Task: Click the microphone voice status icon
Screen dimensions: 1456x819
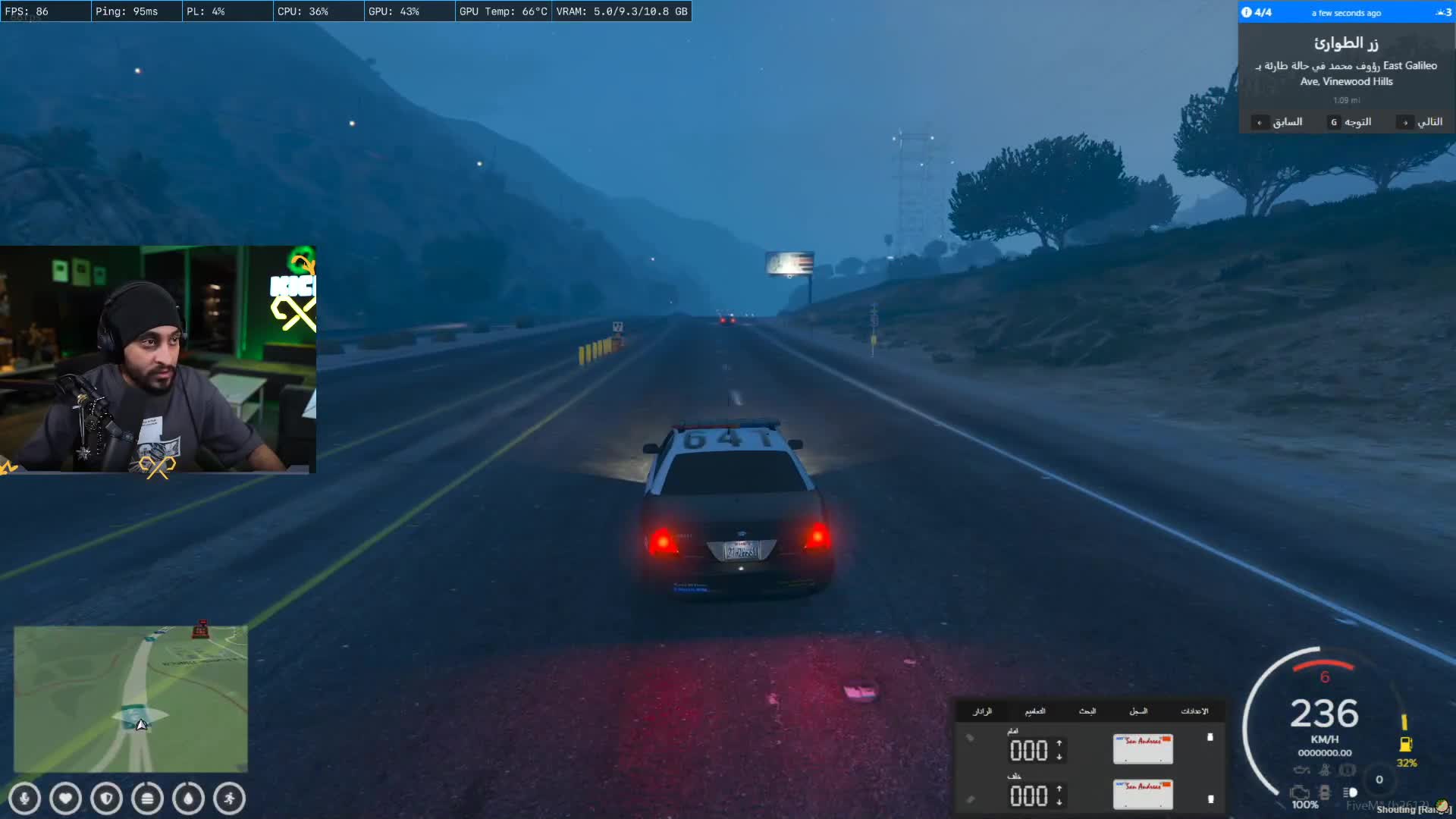Action: coord(25,799)
